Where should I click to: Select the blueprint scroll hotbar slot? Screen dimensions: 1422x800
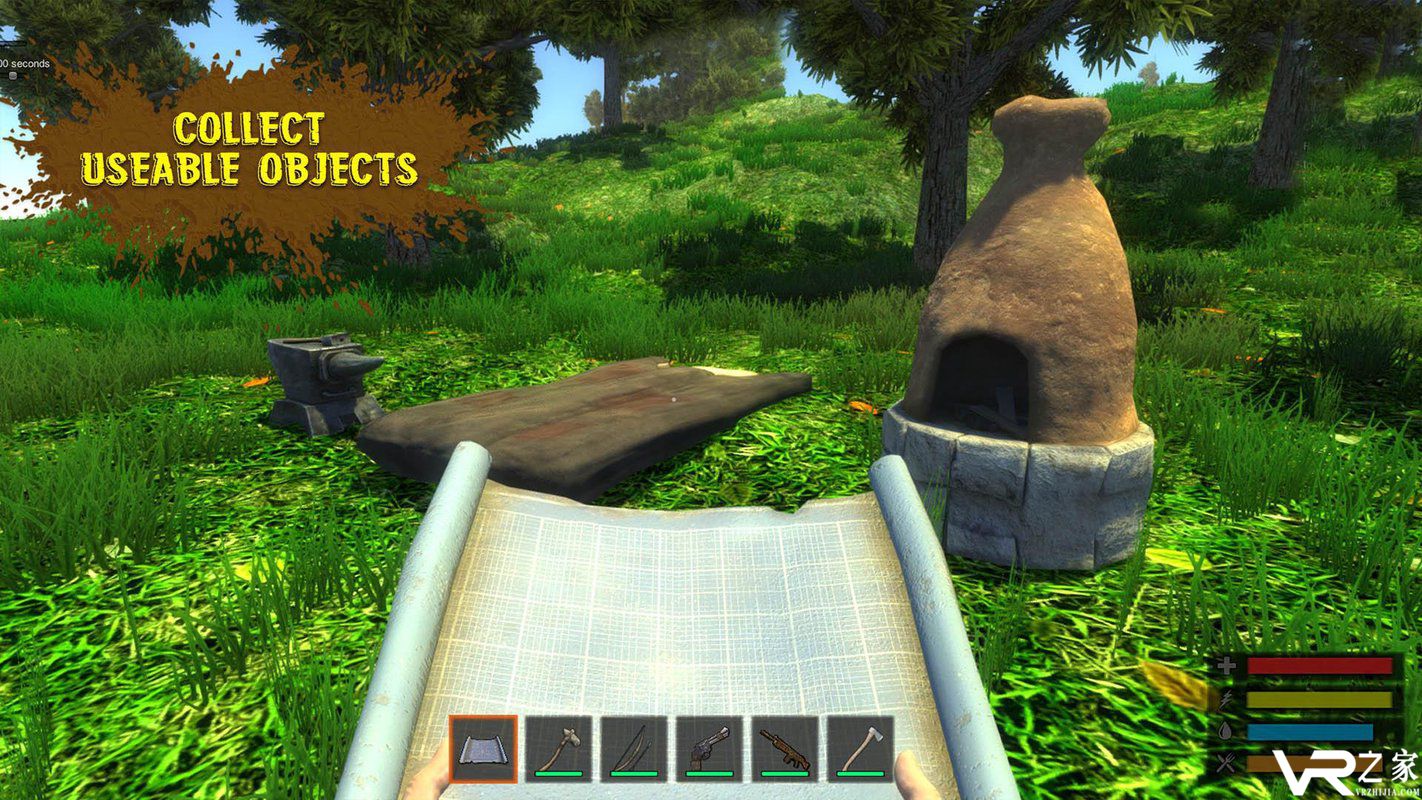click(x=483, y=748)
